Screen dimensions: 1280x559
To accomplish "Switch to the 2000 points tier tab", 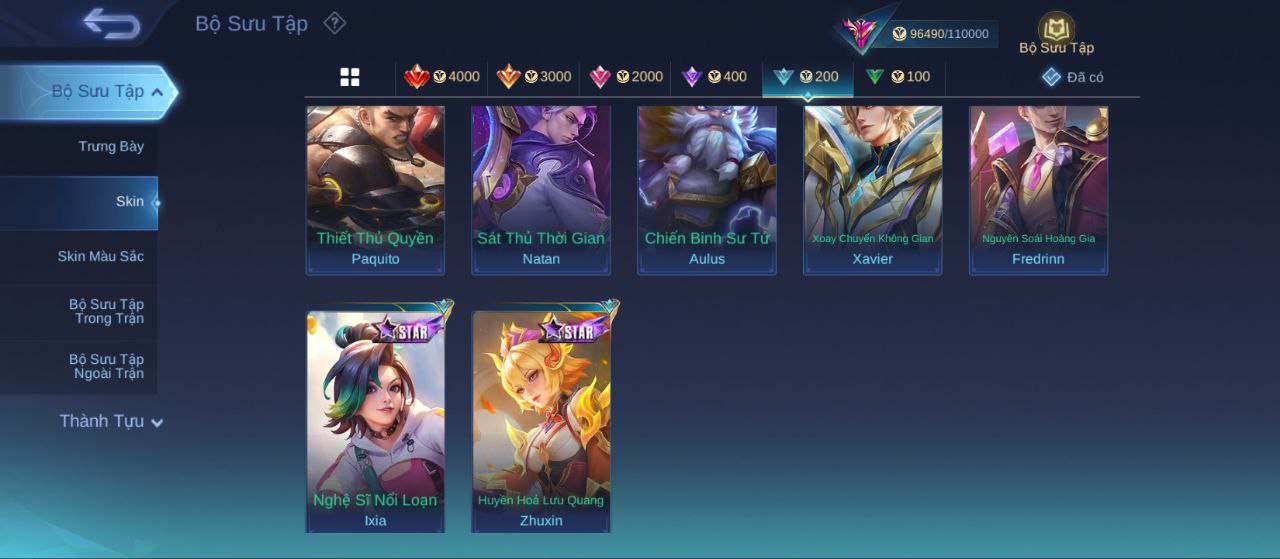I will pos(626,77).
